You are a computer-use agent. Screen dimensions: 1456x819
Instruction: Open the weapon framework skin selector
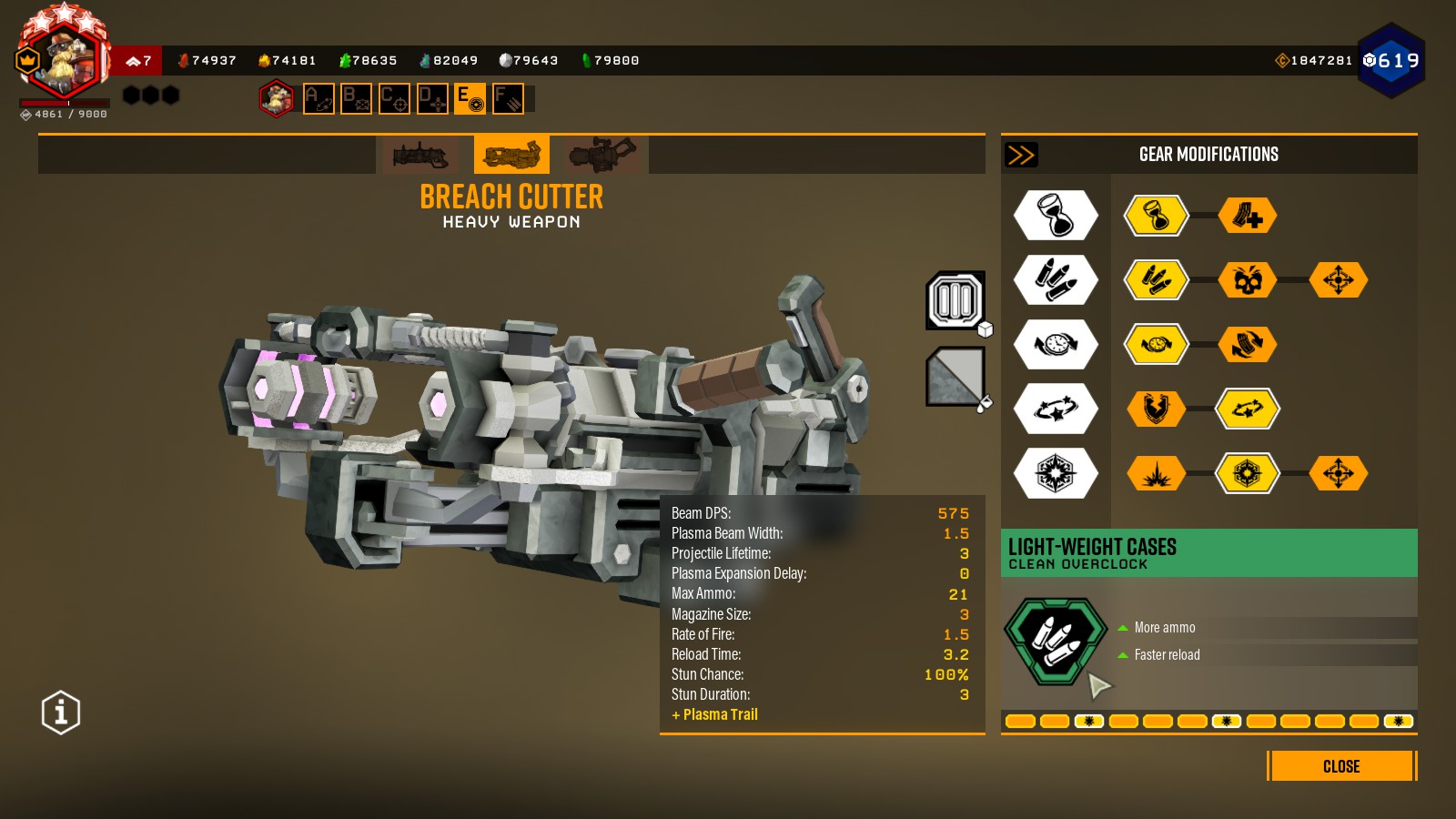(x=955, y=300)
